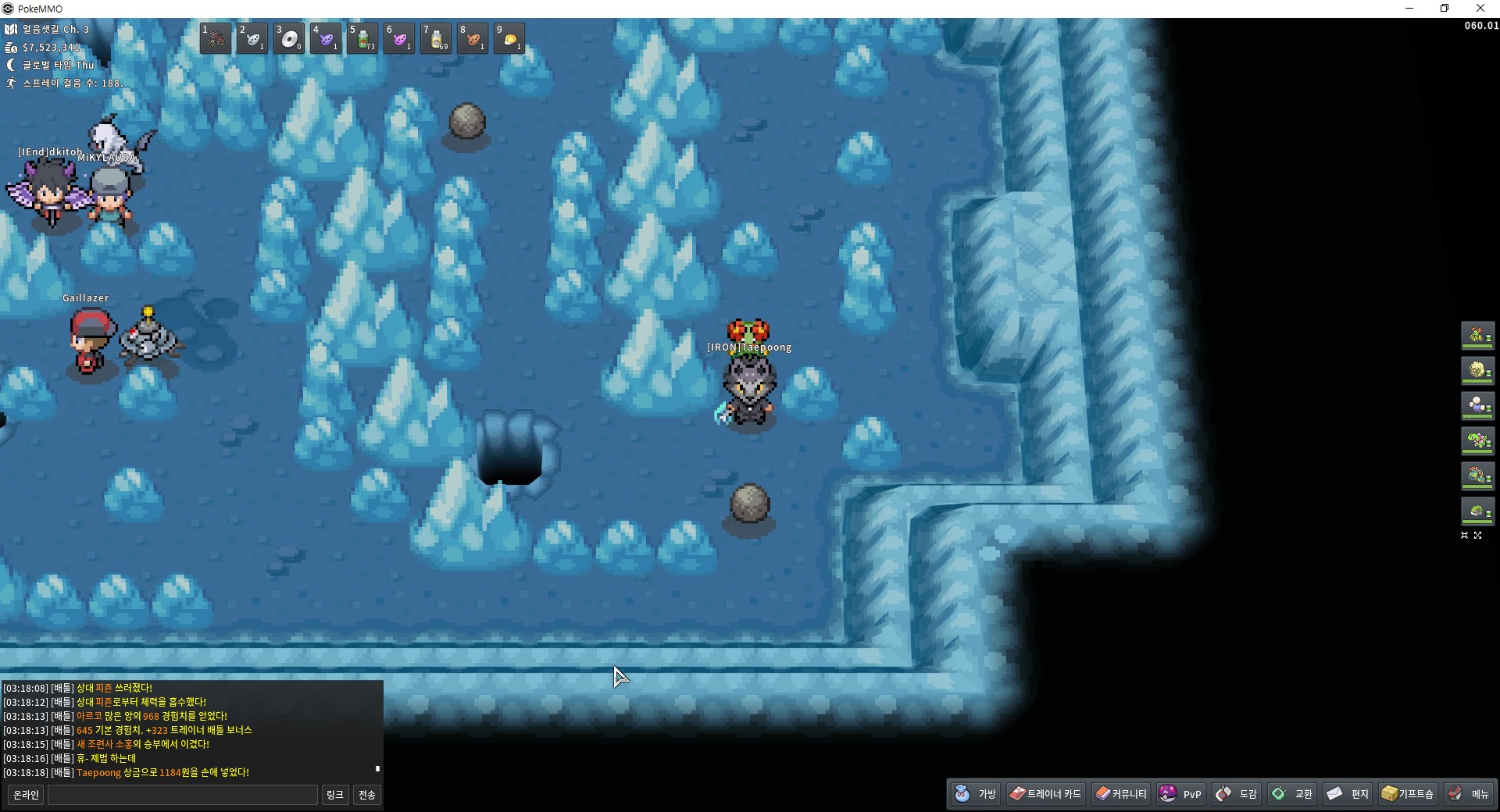Use the green repel spray in slot 5
The width and height of the screenshot is (1500, 812).
[x=362, y=38]
